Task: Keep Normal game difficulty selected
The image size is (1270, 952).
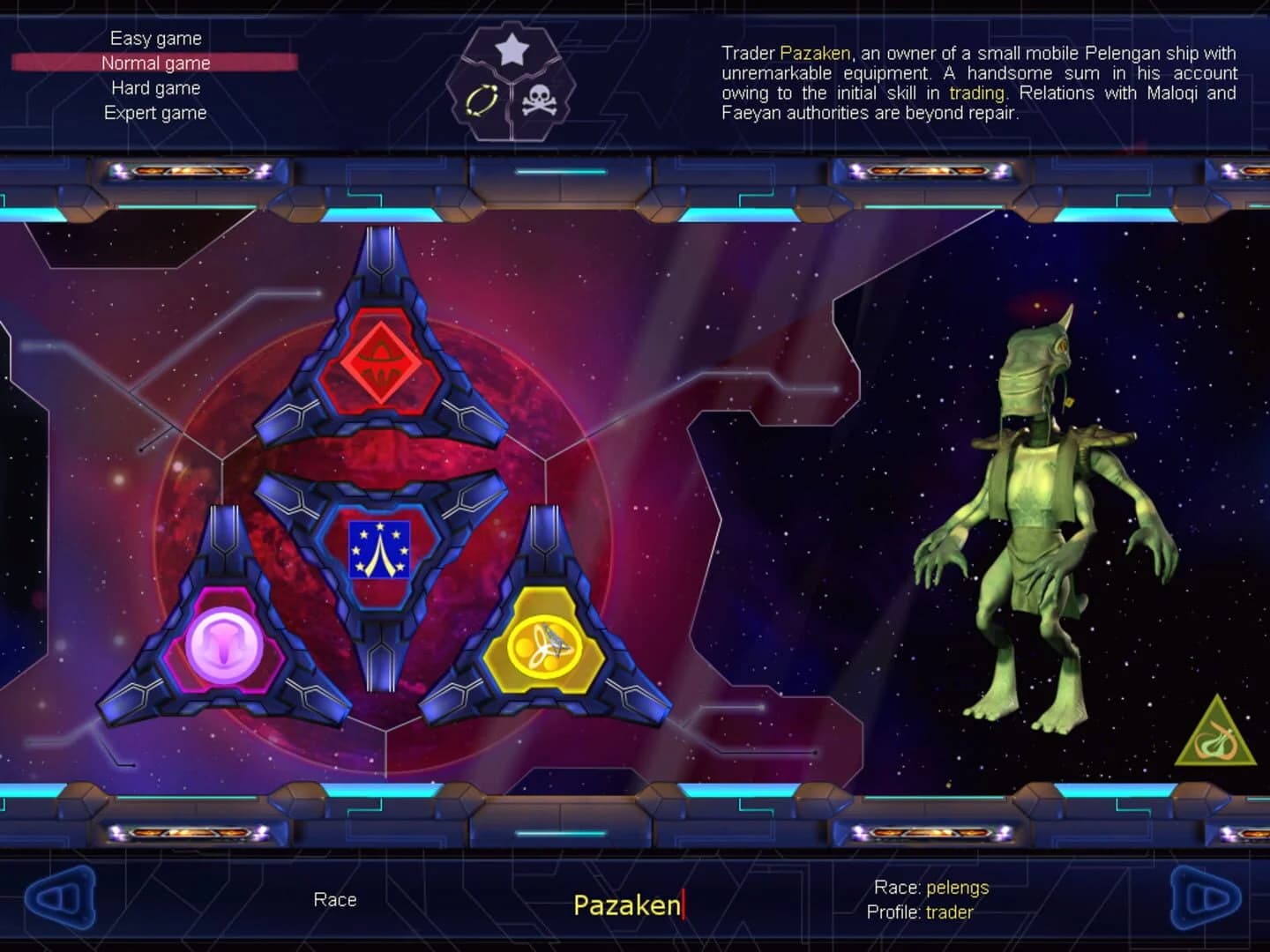Action: 155,63
